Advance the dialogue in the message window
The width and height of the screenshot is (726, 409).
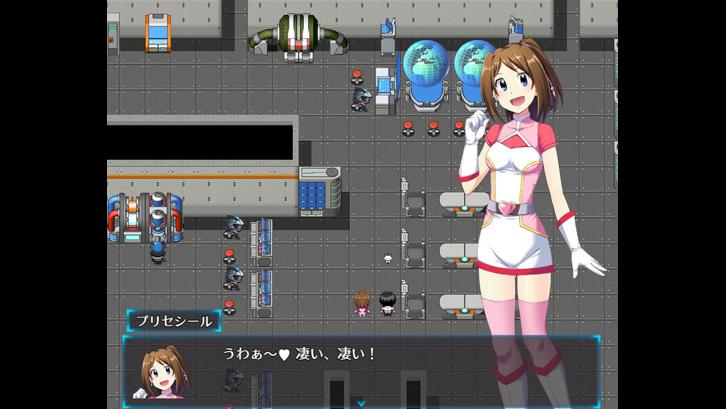point(360,368)
